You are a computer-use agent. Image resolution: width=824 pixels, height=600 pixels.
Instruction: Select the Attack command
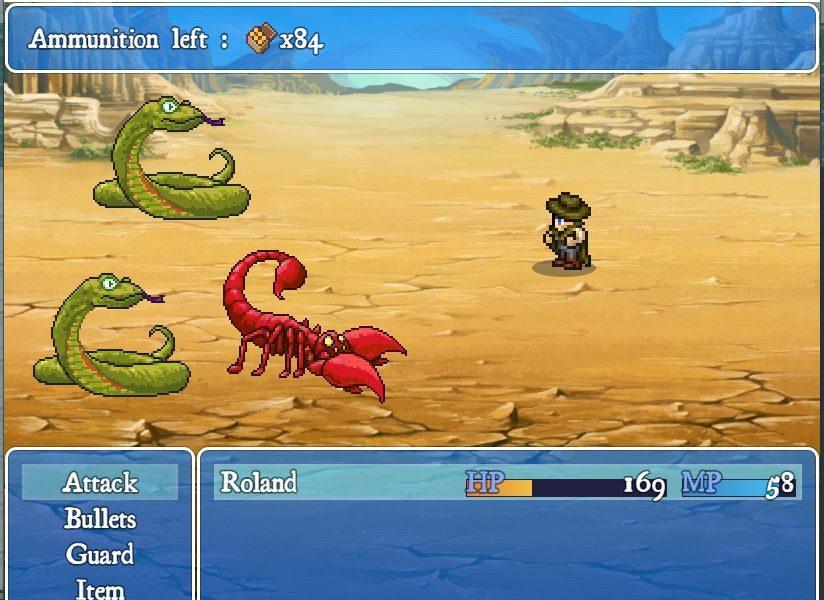100,483
